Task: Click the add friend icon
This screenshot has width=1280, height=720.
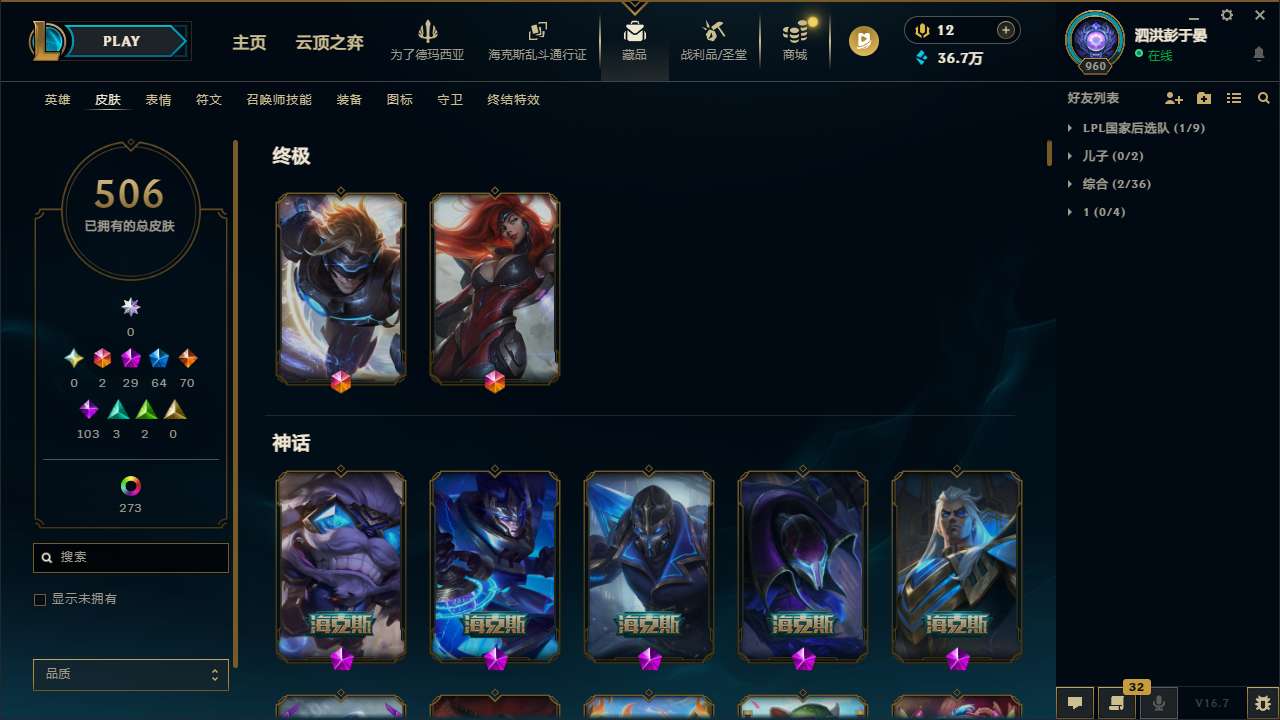Action: coord(1173,98)
